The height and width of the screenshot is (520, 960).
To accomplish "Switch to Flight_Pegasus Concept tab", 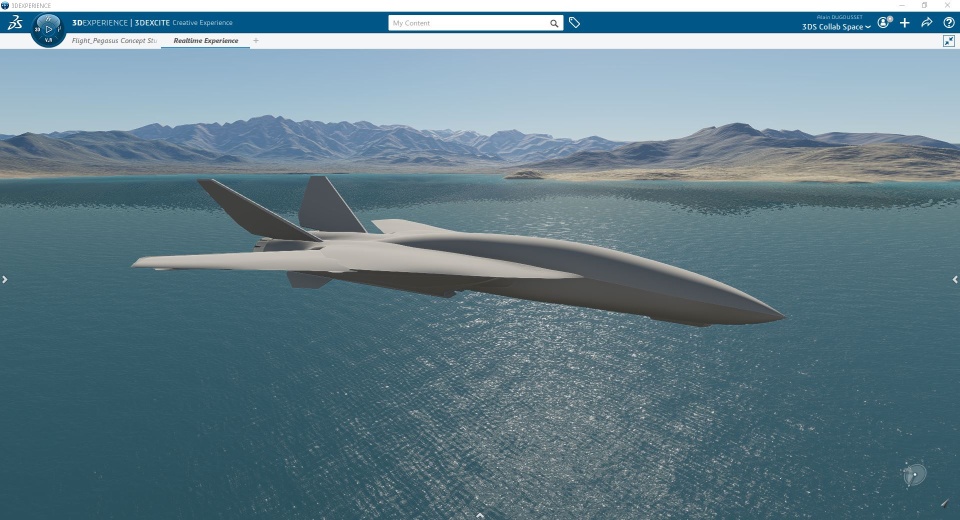I will [114, 41].
